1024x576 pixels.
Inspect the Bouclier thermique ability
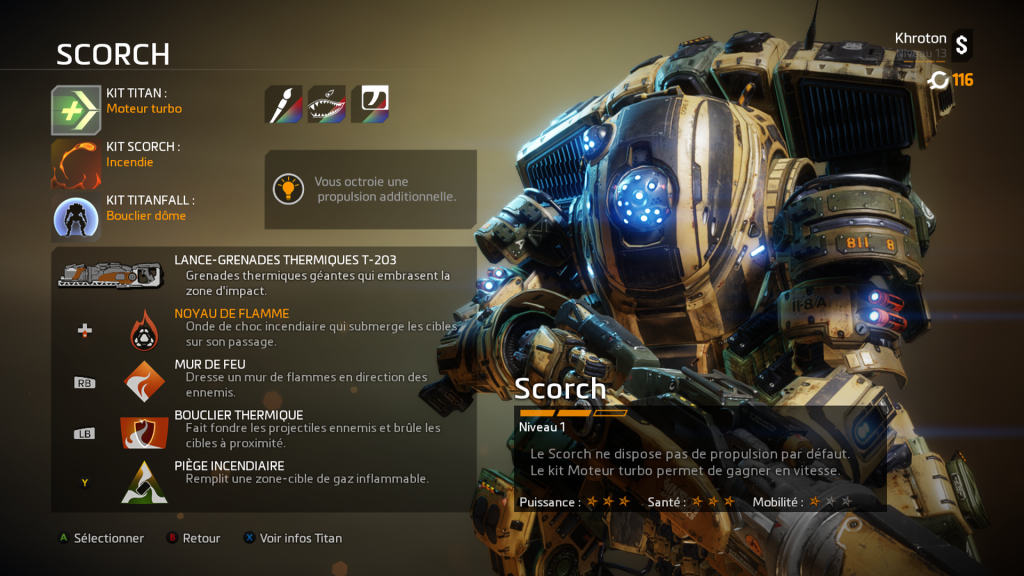pos(145,432)
